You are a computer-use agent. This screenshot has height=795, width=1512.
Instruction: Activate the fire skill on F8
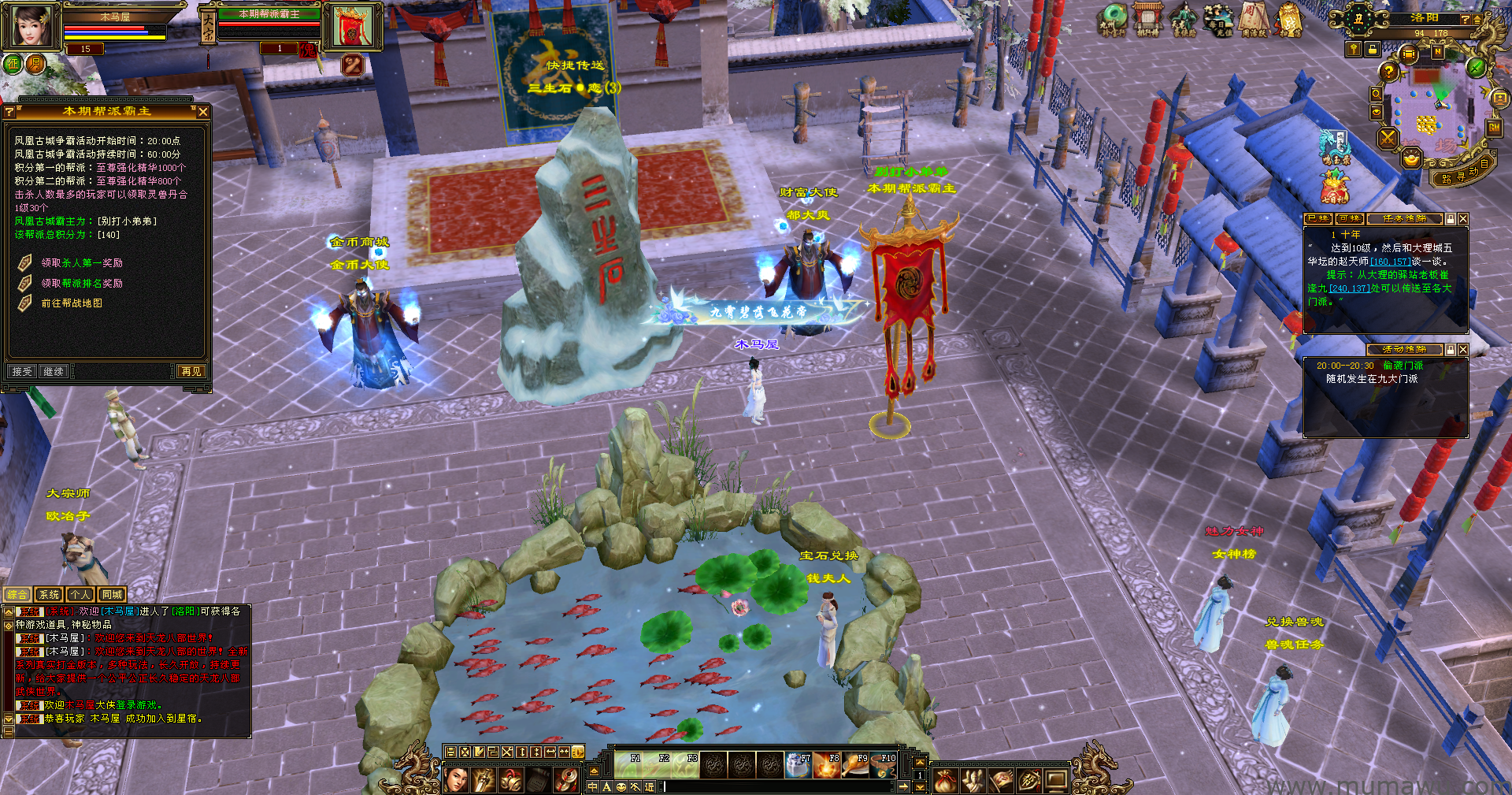click(x=827, y=765)
